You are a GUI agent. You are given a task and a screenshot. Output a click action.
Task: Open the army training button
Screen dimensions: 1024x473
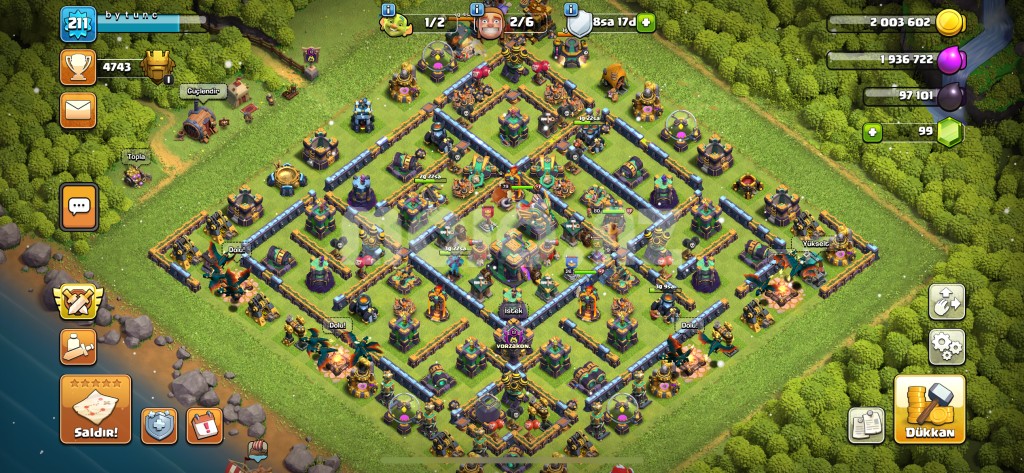click(x=77, y=347)
